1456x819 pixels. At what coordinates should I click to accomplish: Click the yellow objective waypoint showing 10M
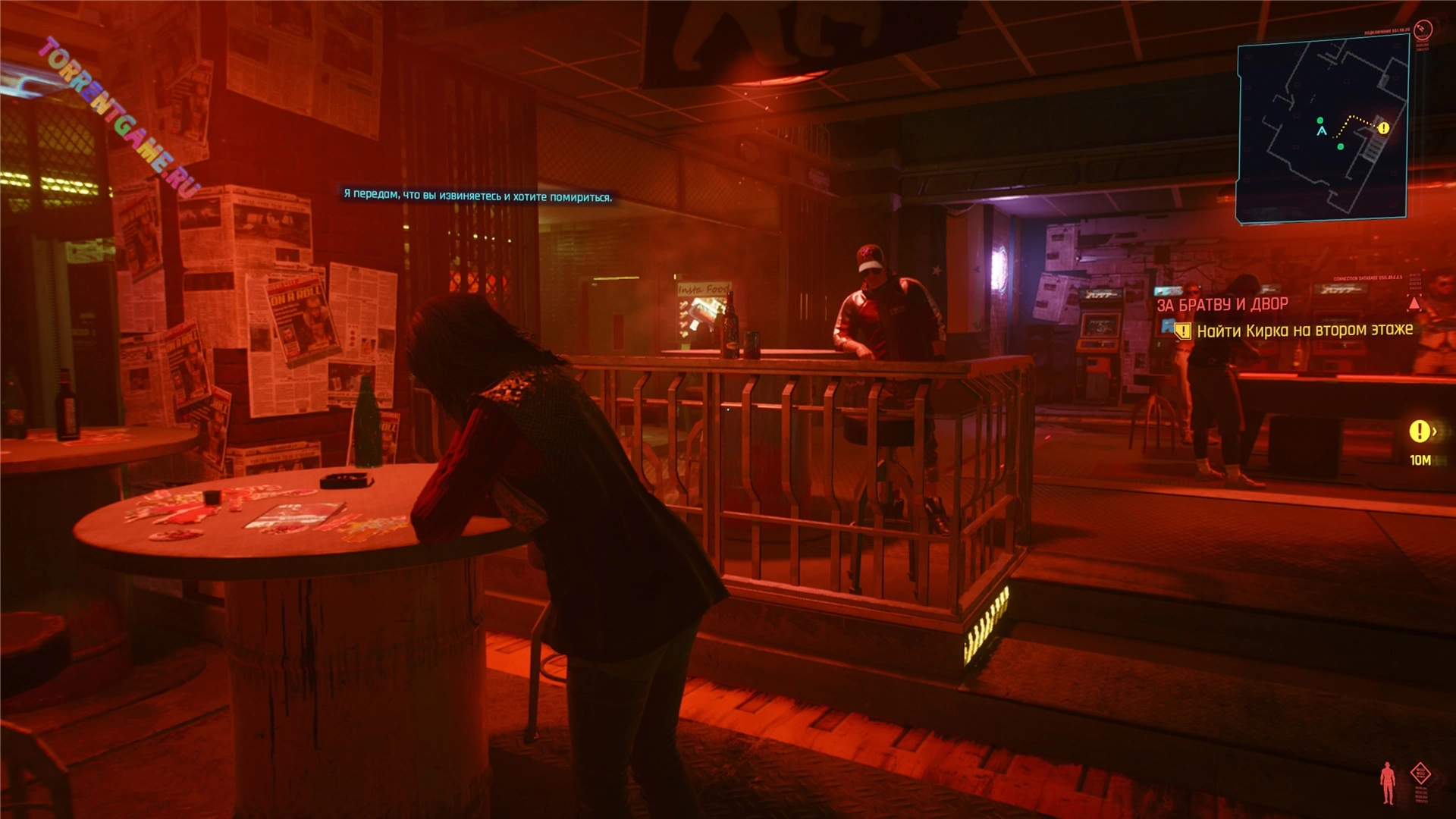[1419, 431]
